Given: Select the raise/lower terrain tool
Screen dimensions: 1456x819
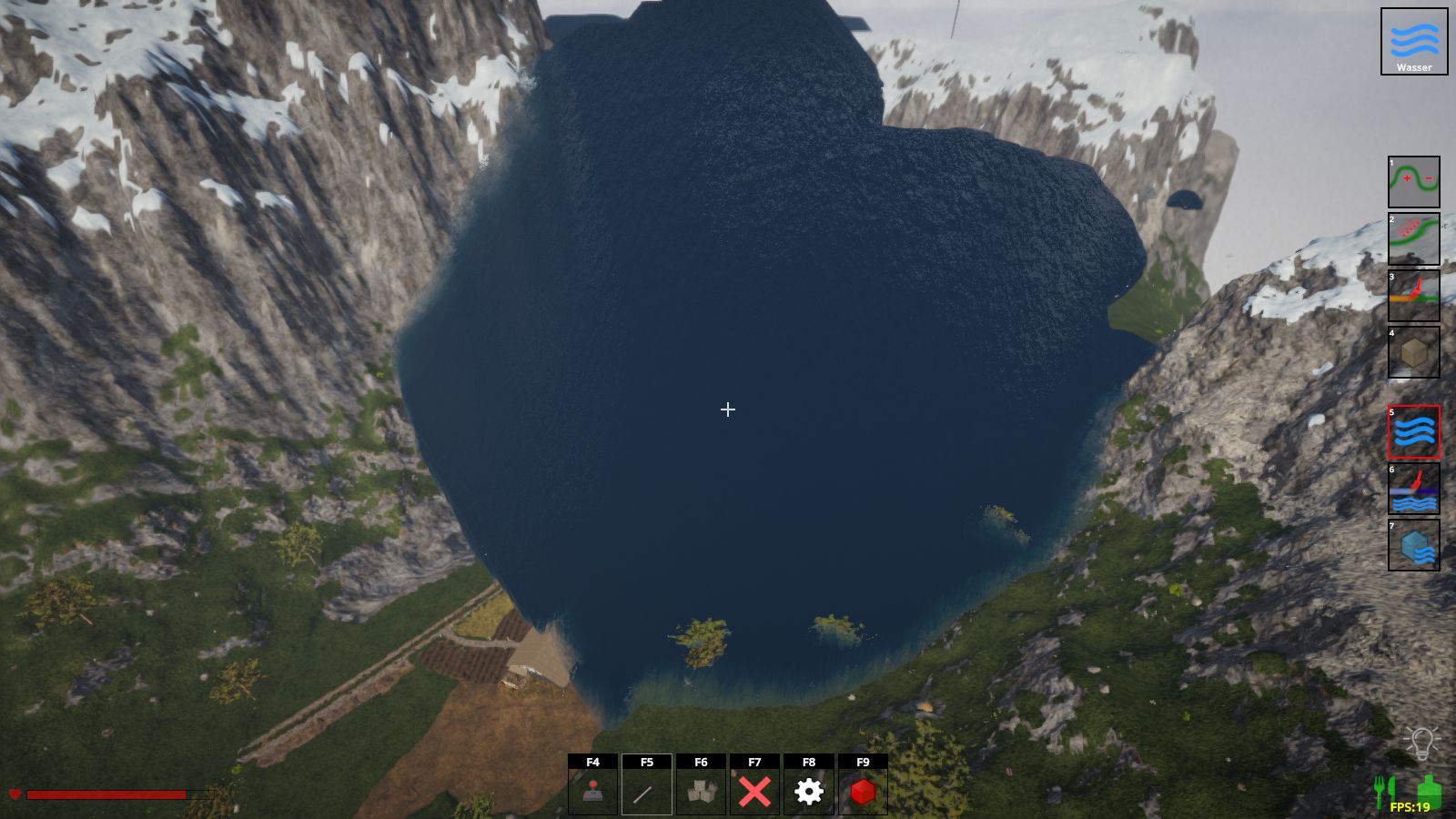Looking at the screenshot, I should click(x=1413, y=182).
